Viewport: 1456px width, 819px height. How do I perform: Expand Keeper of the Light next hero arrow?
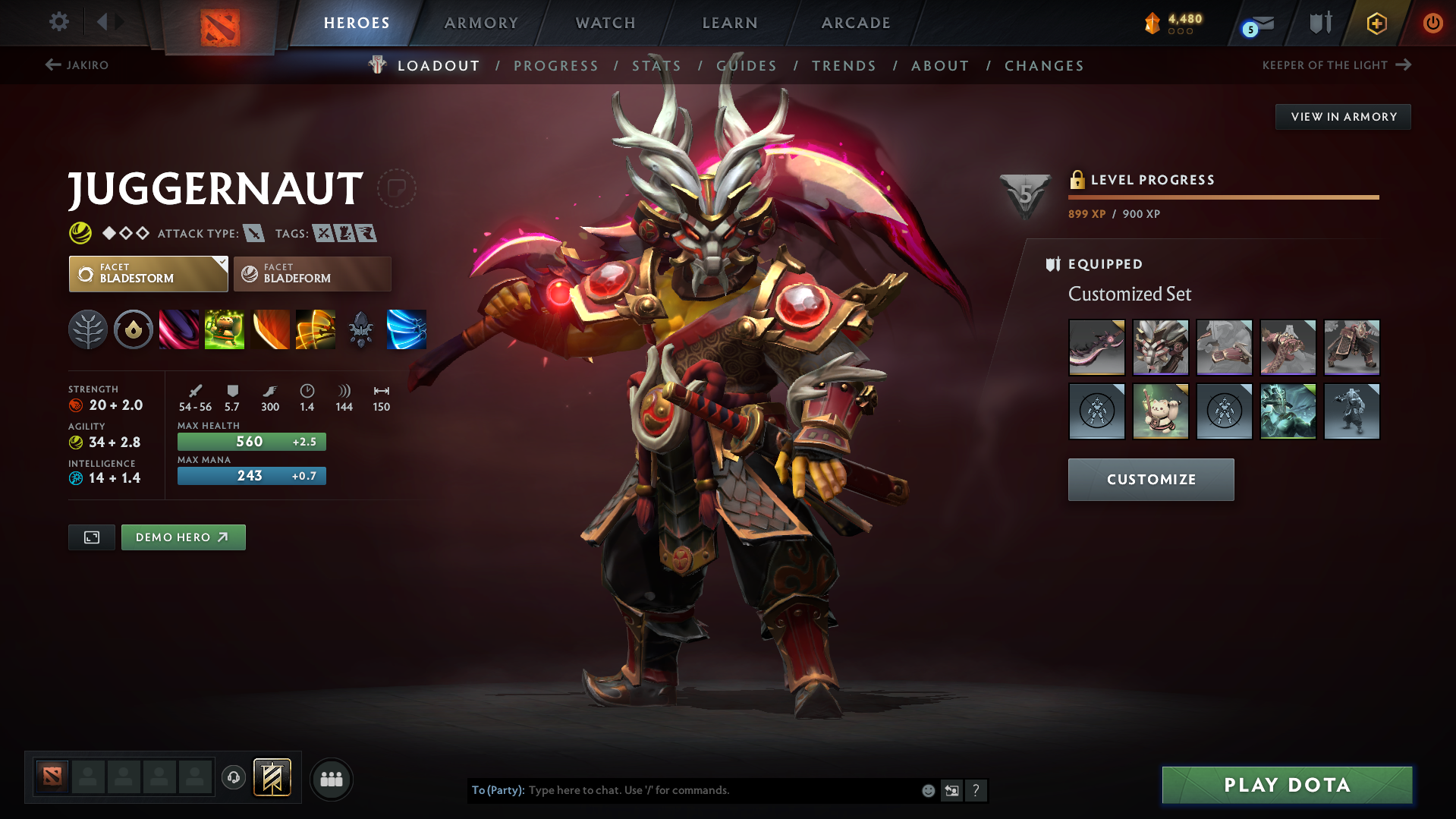click(x=1402, y=65)
